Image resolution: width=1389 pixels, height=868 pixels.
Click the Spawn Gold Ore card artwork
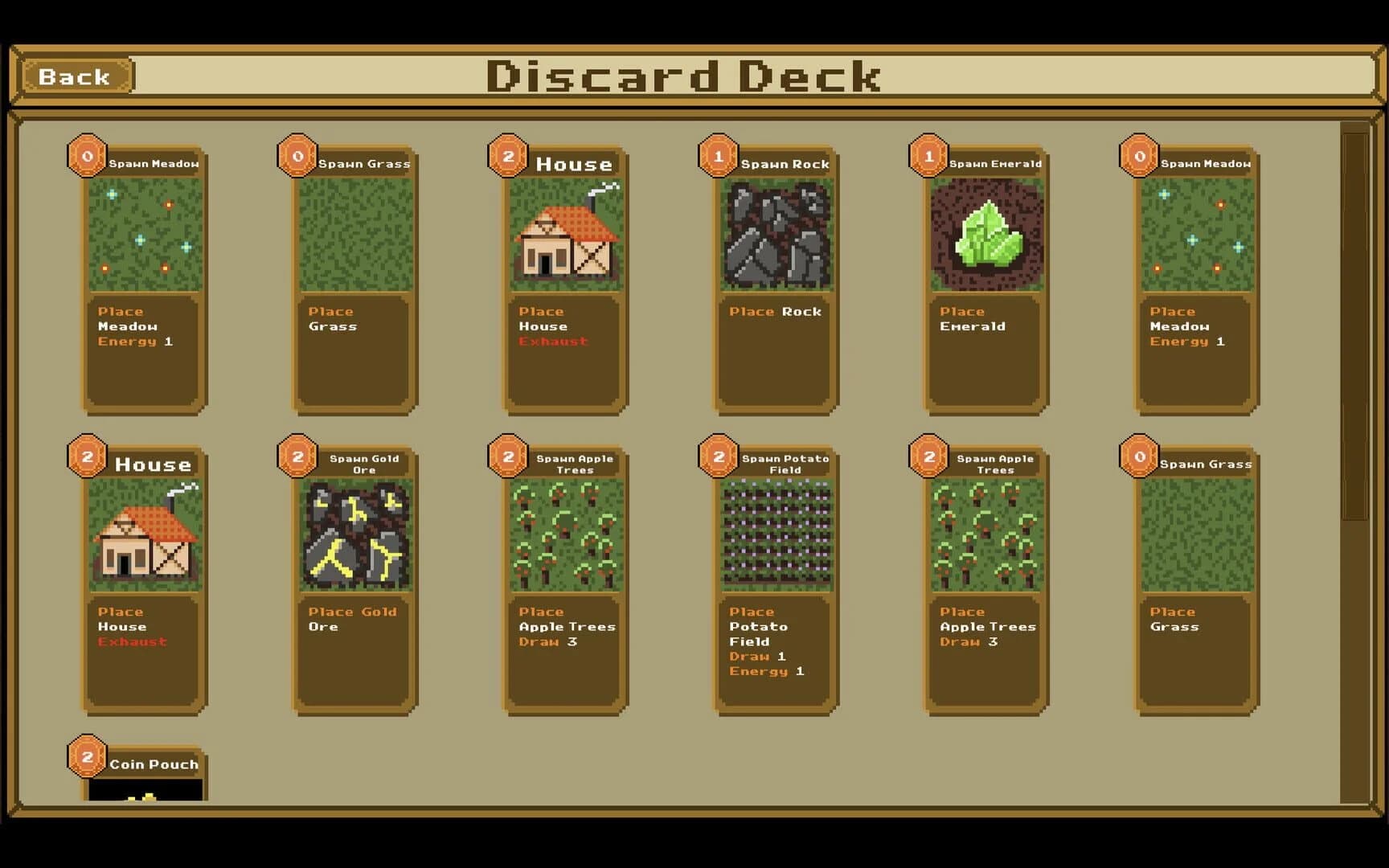[354, 533]
